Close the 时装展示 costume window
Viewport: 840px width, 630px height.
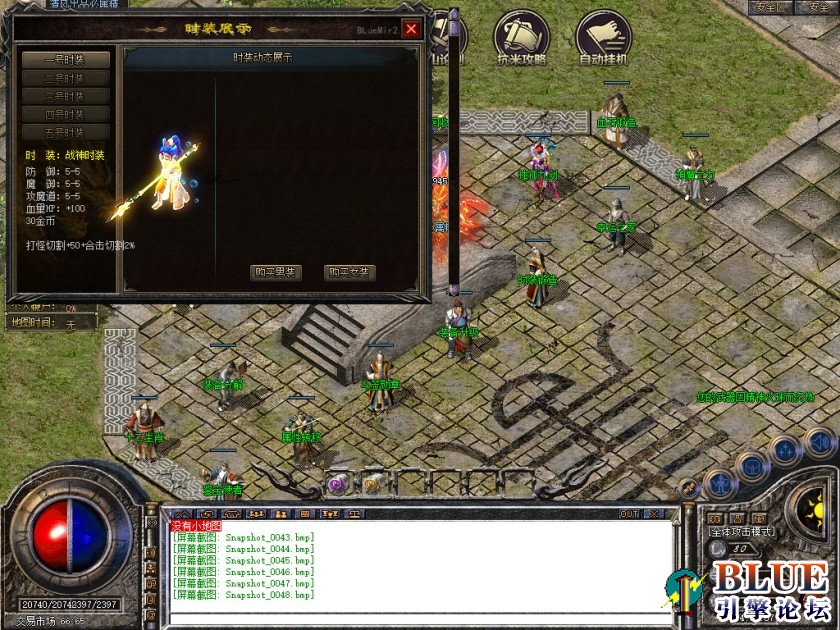point(411,29)
